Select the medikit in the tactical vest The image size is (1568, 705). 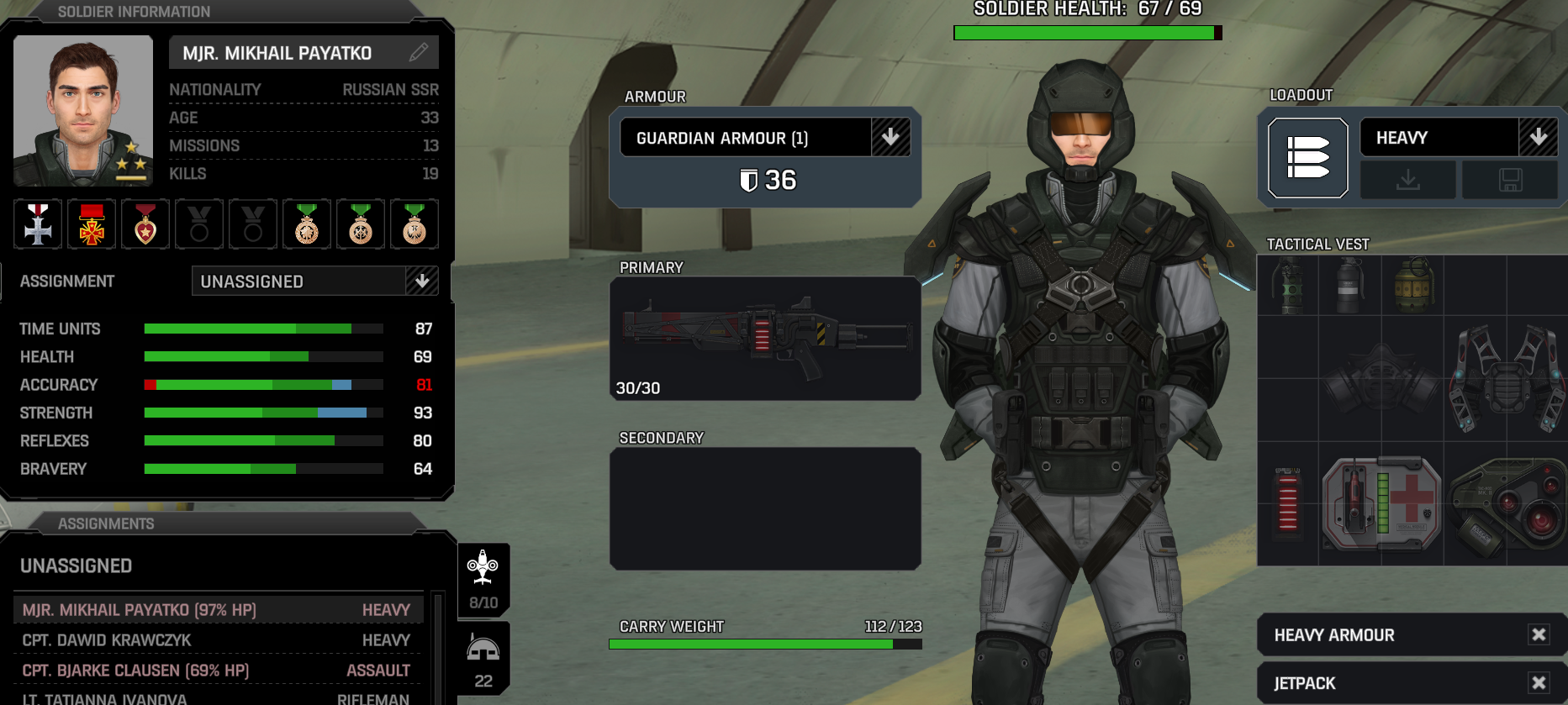pos(1381,502)
